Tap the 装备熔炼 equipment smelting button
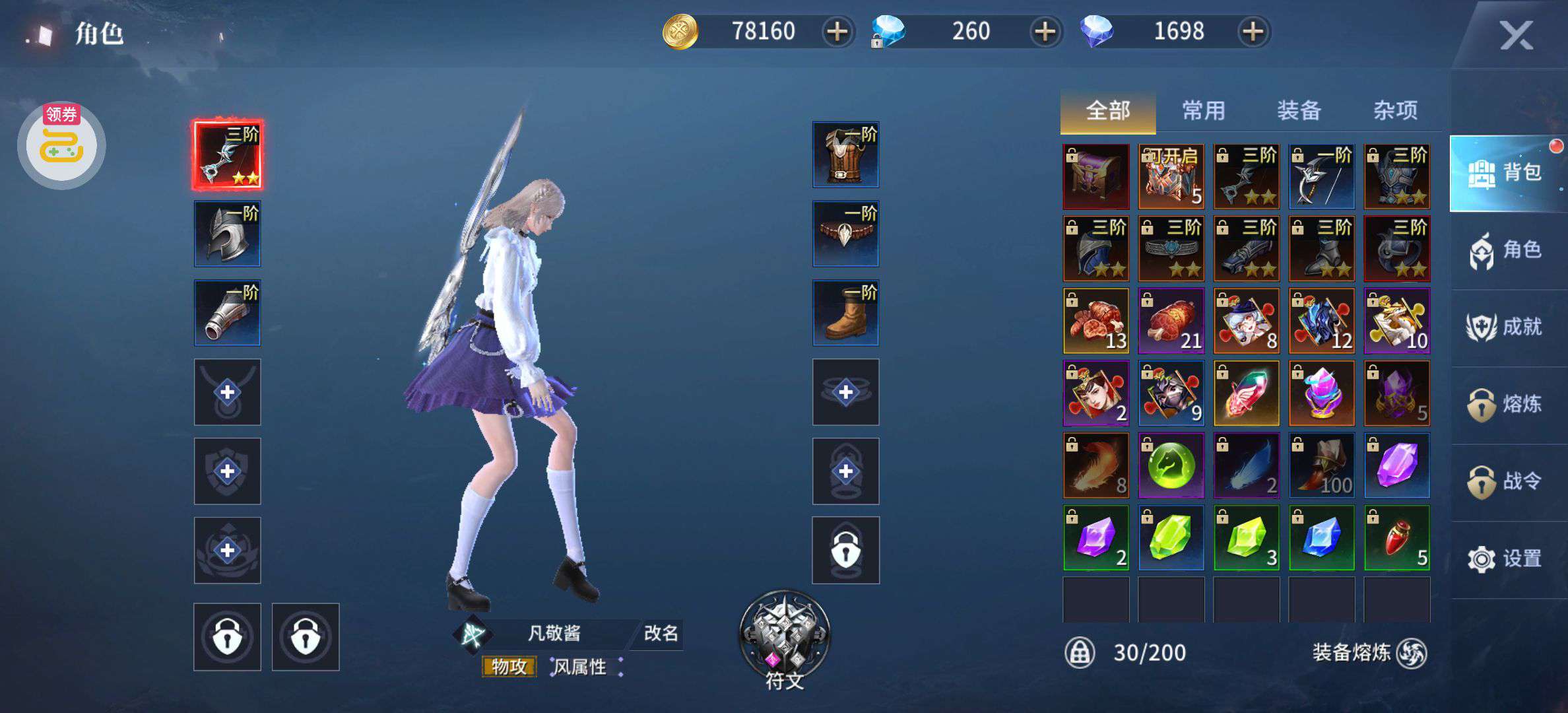The width and height of the screenshot is (1568, 713). pos(1369,653)
